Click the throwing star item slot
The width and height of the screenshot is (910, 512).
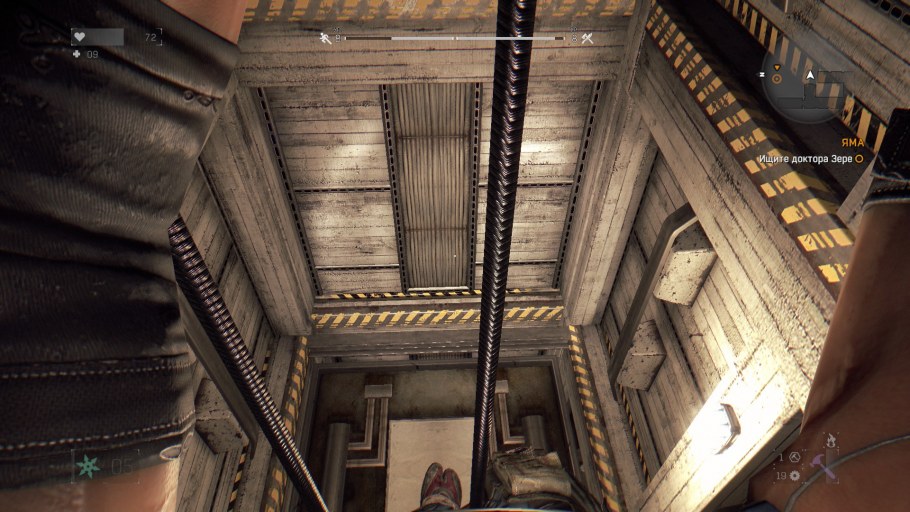[90, 464]
